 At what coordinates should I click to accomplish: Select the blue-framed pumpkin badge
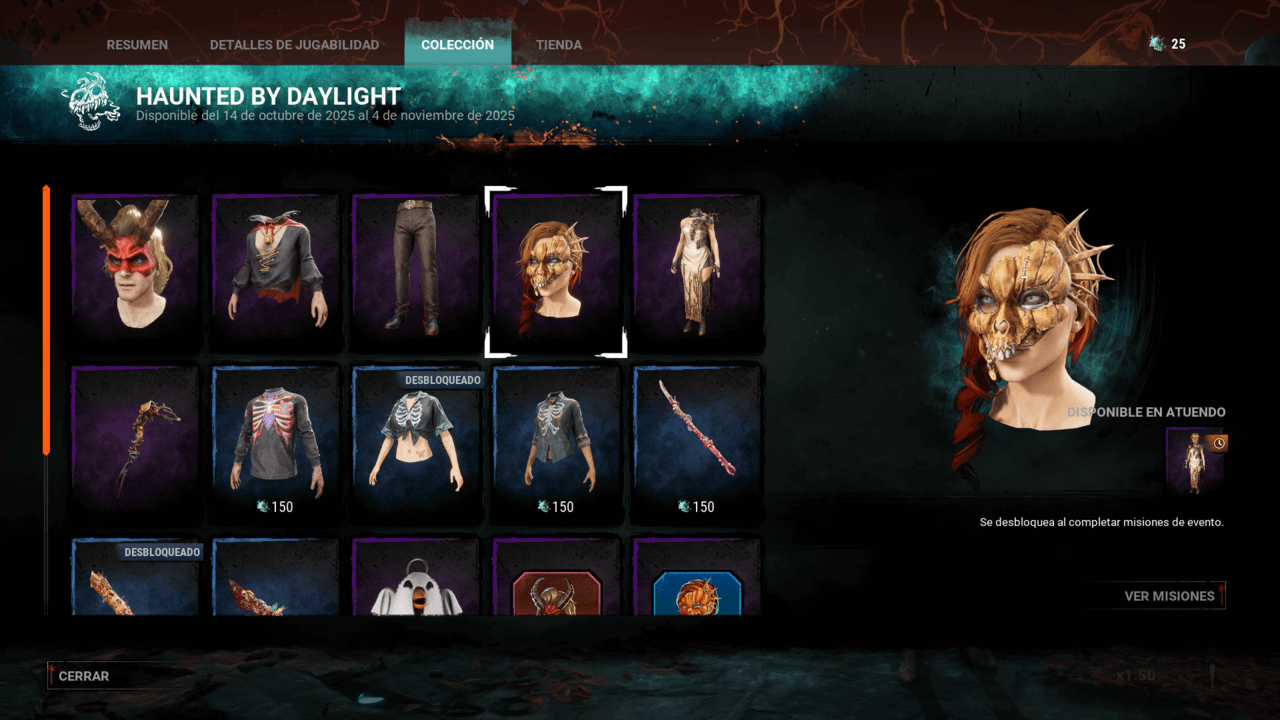(x=697, y=590)
